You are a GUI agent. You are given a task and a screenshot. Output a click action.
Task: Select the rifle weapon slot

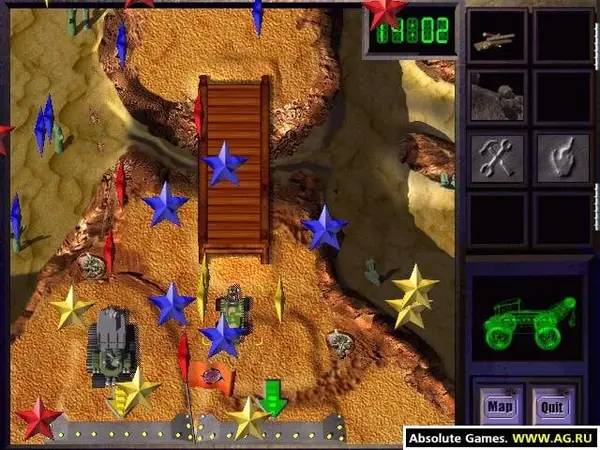[498, 36]
